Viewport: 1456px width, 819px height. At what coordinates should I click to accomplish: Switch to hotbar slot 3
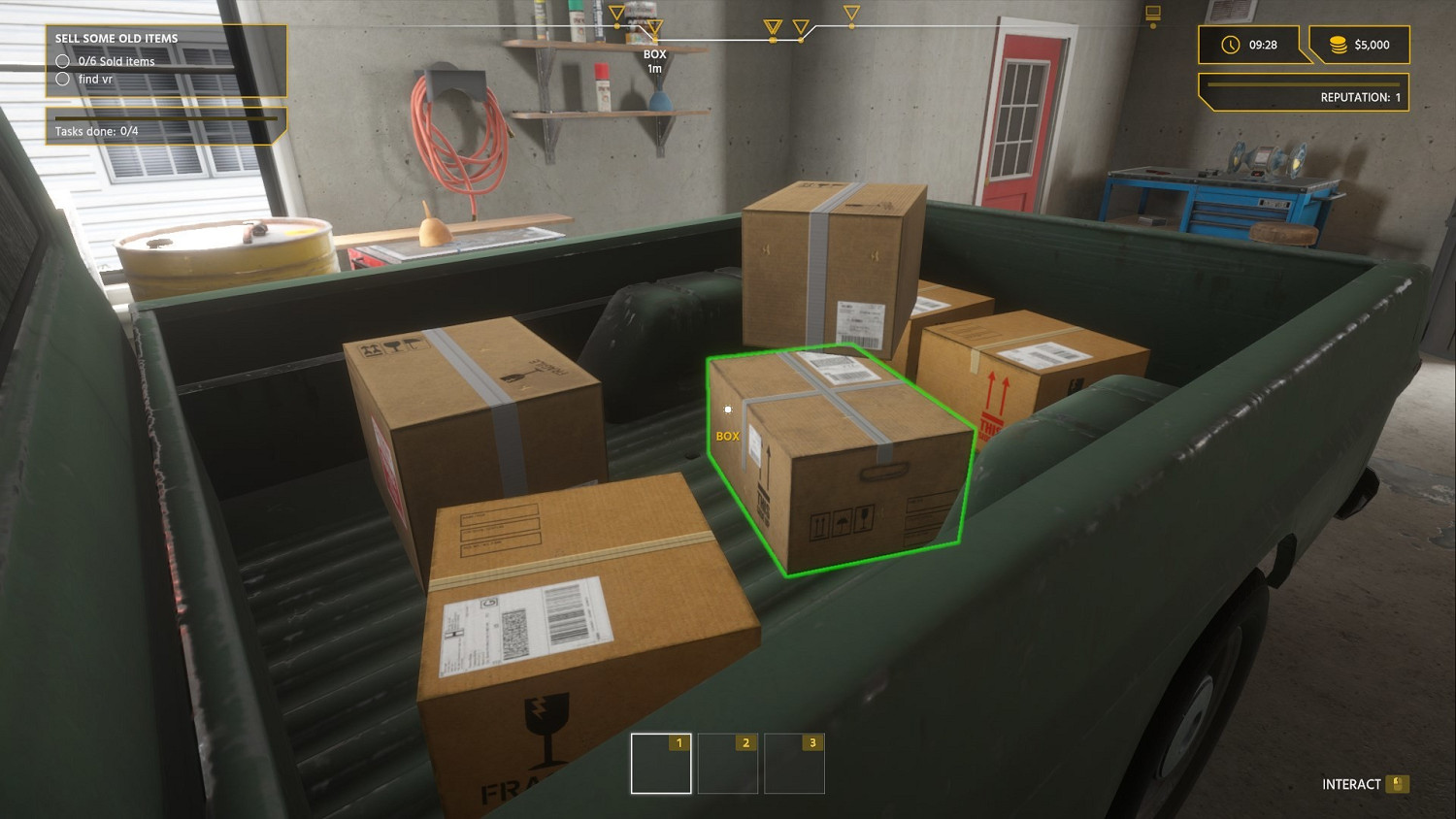coord(793,763)
